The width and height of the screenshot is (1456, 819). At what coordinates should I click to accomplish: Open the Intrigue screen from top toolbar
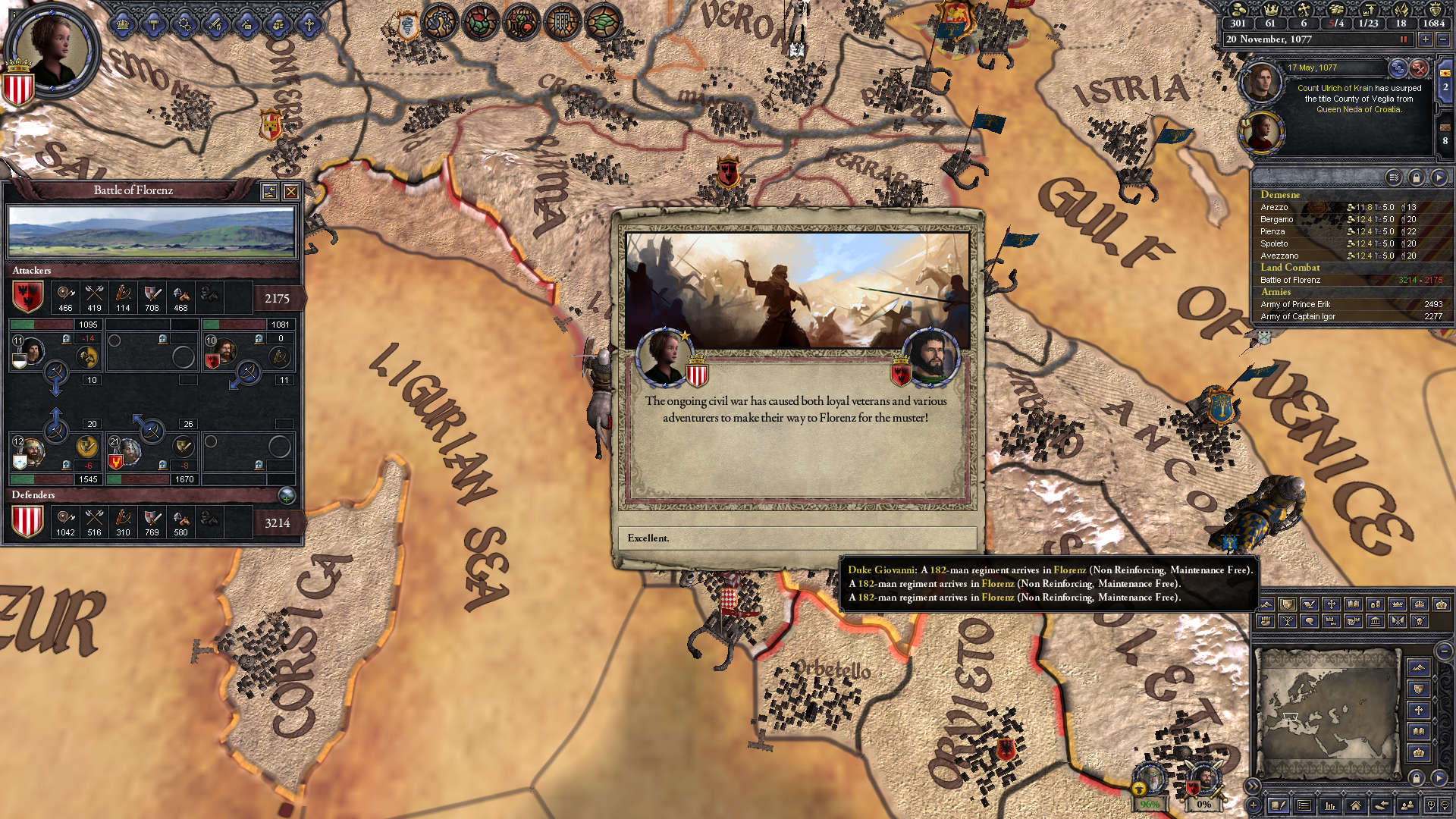pyautogui.click(x=246, y=25)
